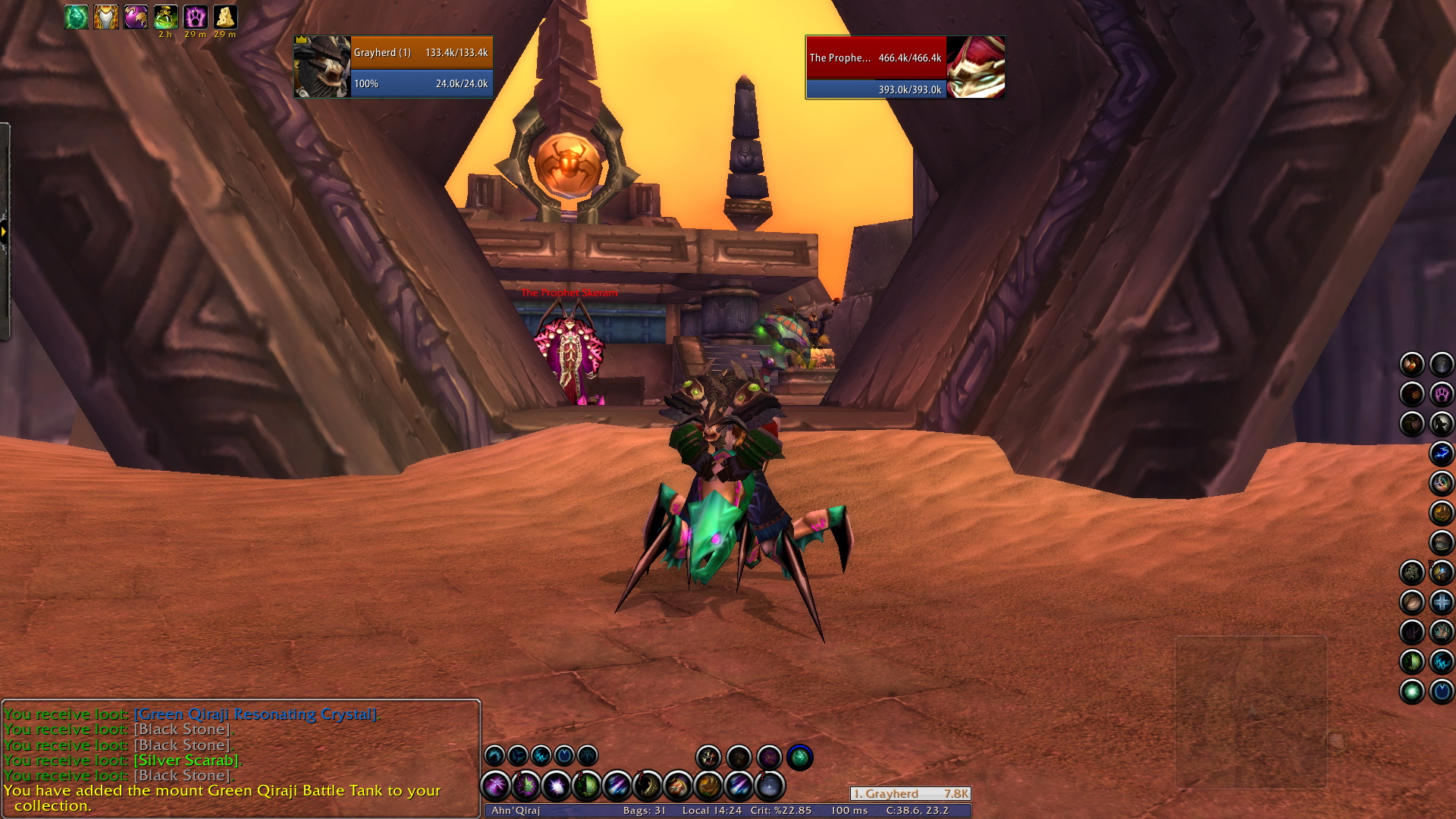Select the purple paw print buff icon

(x=195, y=17)
